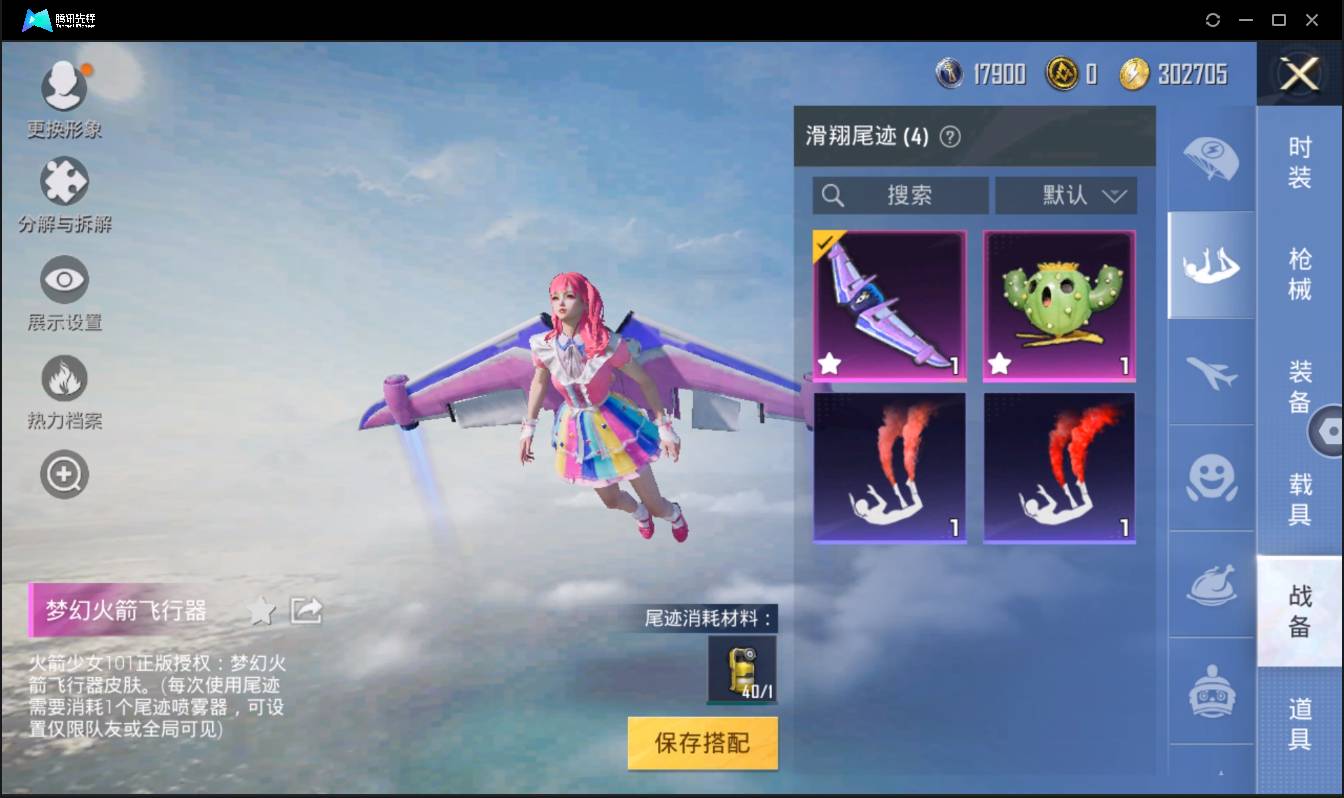Open the 更换形象 avatar change panel
Image resolution: width=1344 pixels, height=798 pixels.
64,85
